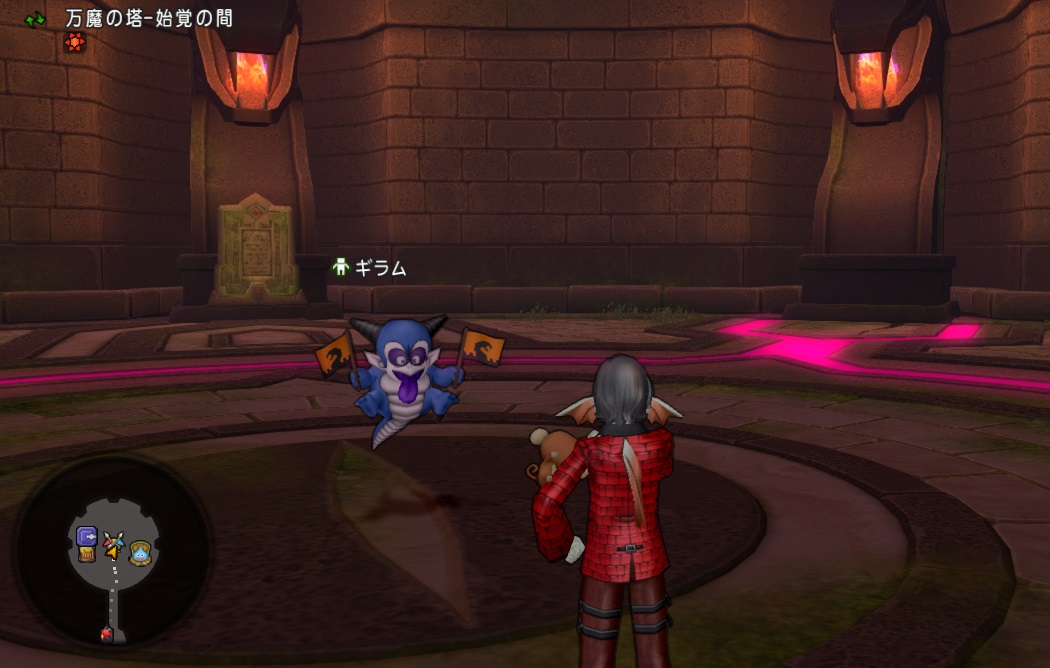Click the green arrows icon beside the location name
The image size is (1050, 668).
tap(36, 19)
